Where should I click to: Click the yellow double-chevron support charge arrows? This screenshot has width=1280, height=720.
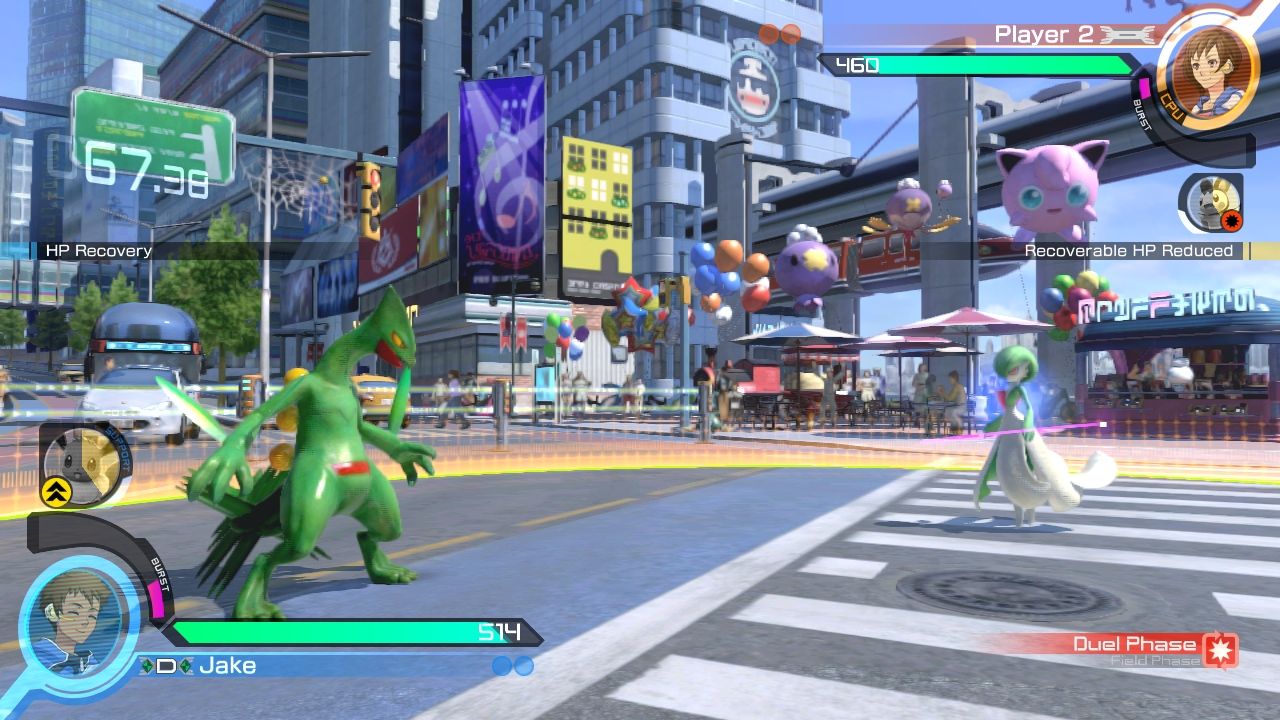(x=57, y=493)
